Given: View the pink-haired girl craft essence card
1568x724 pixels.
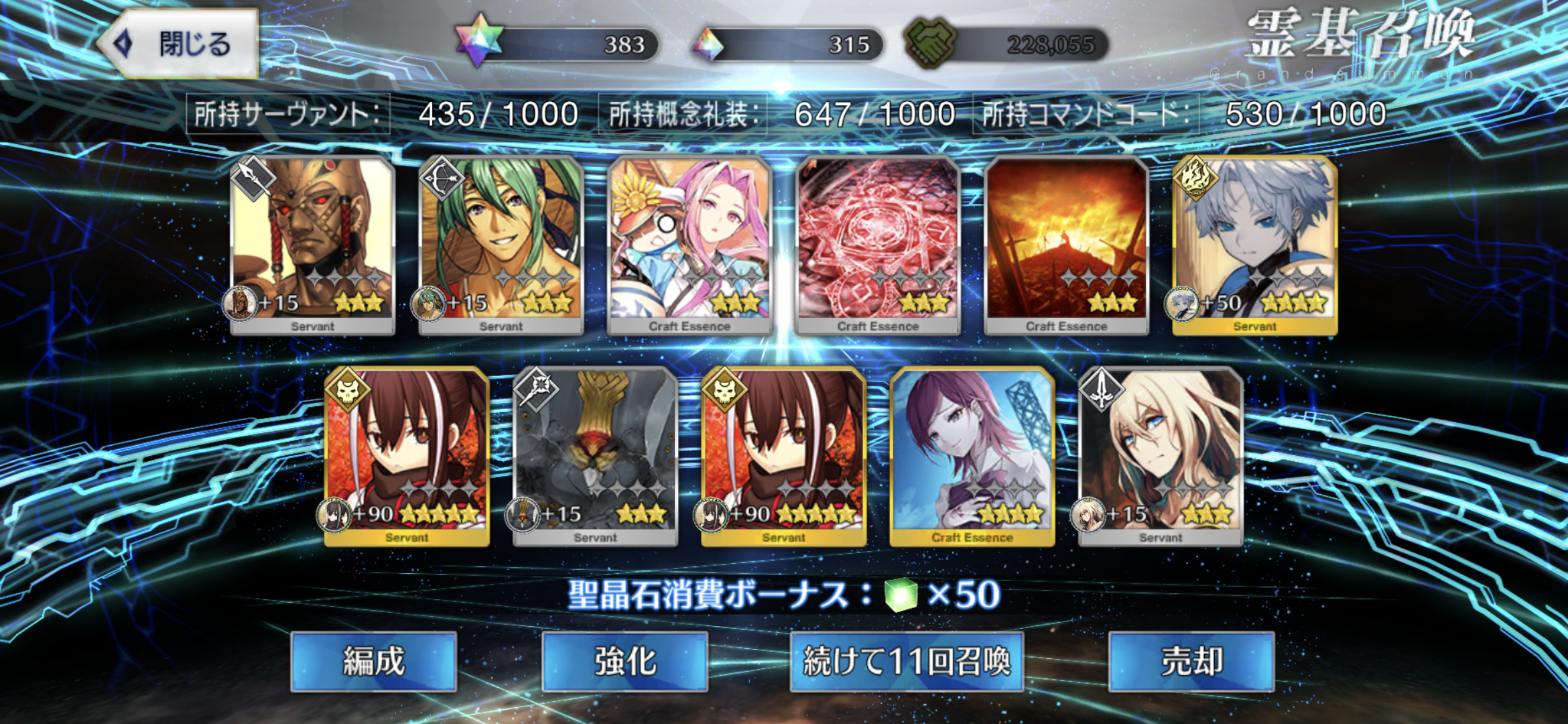Looking at the screenshot, I should pyautogui.click(x=690, y=245).
